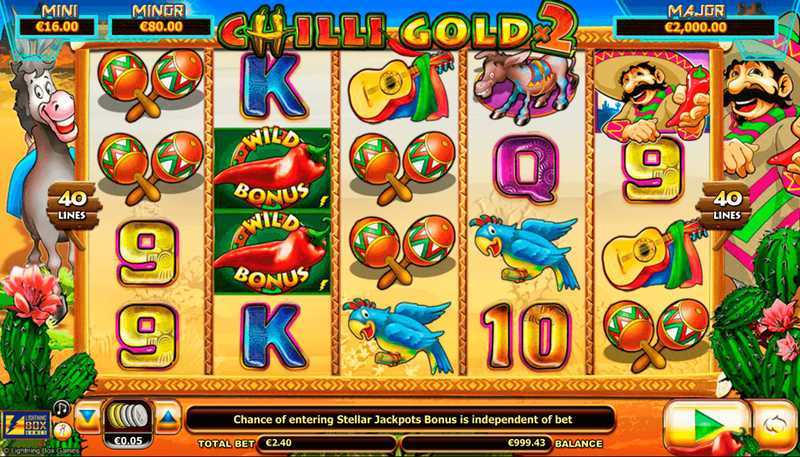Activate the autoplay circular arrows button
The image size is (800, 457).
774,423
